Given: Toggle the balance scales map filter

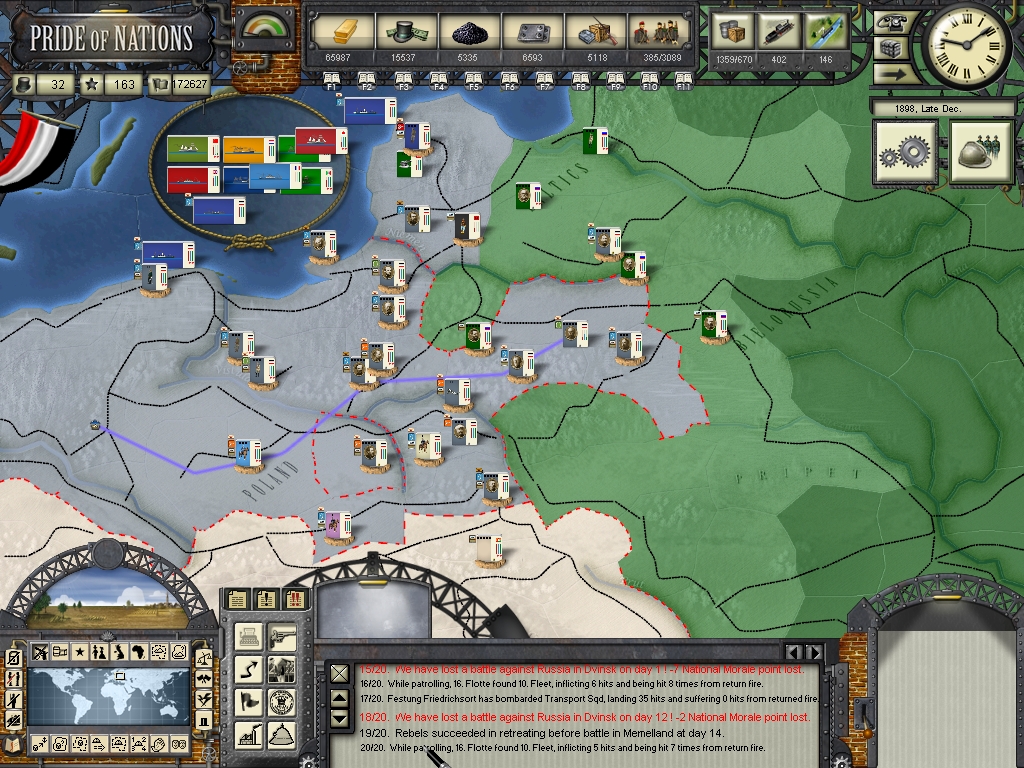Looking at the screenshot, I should click(x=204, y=658).
